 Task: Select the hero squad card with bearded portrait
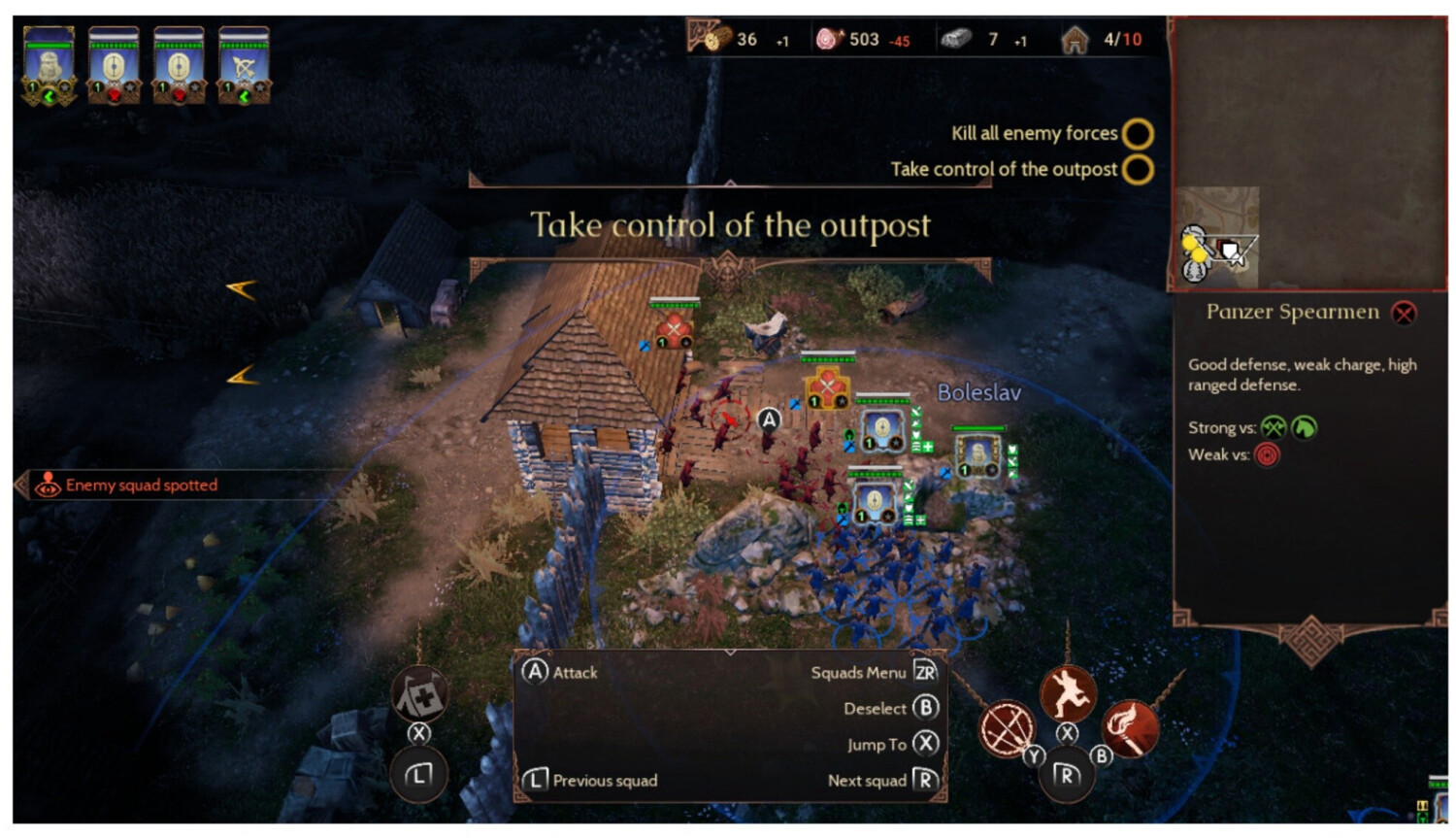click(49, 65)
